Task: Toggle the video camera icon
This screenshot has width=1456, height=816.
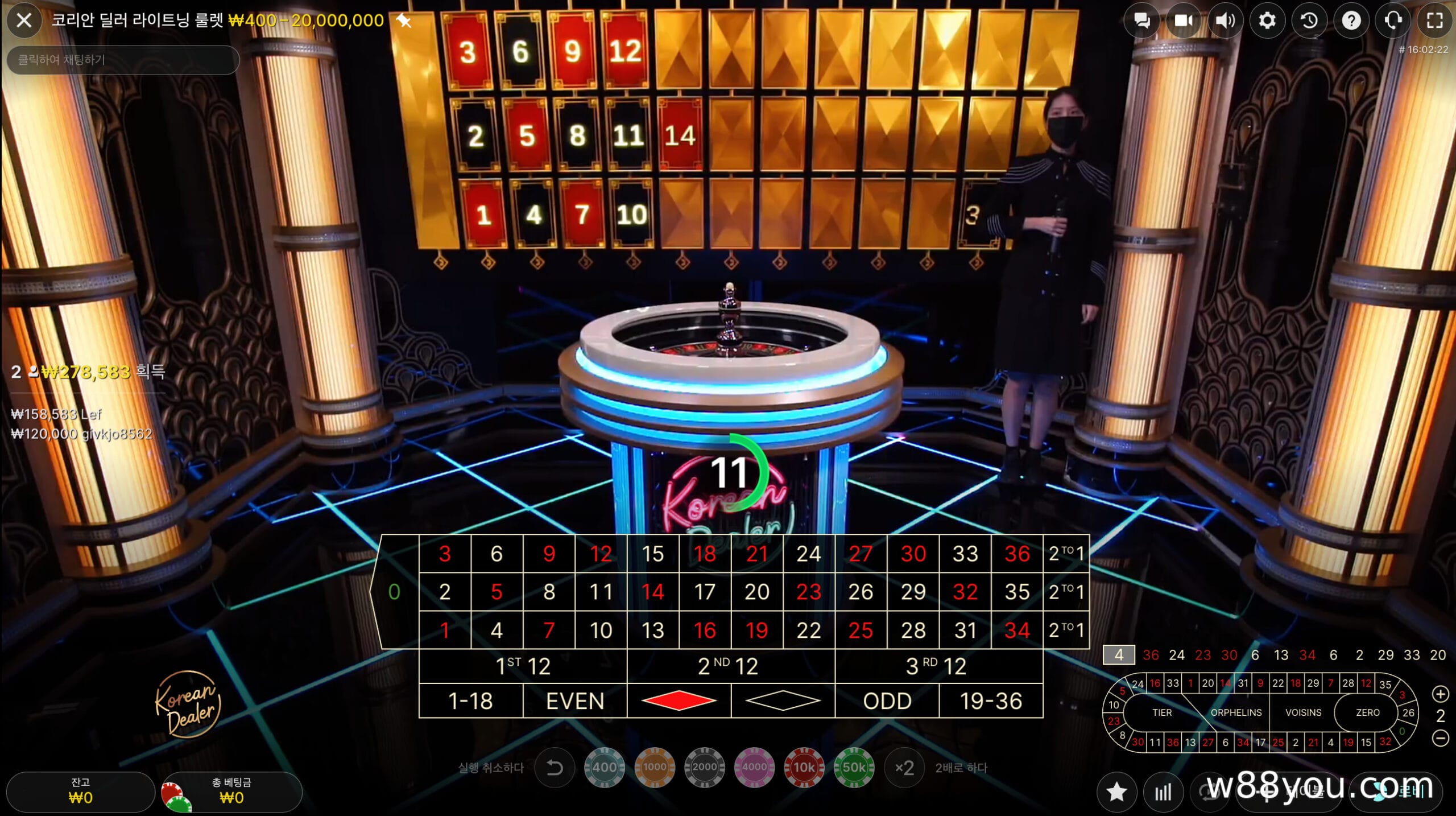Action: click(x=1183, y=21)
